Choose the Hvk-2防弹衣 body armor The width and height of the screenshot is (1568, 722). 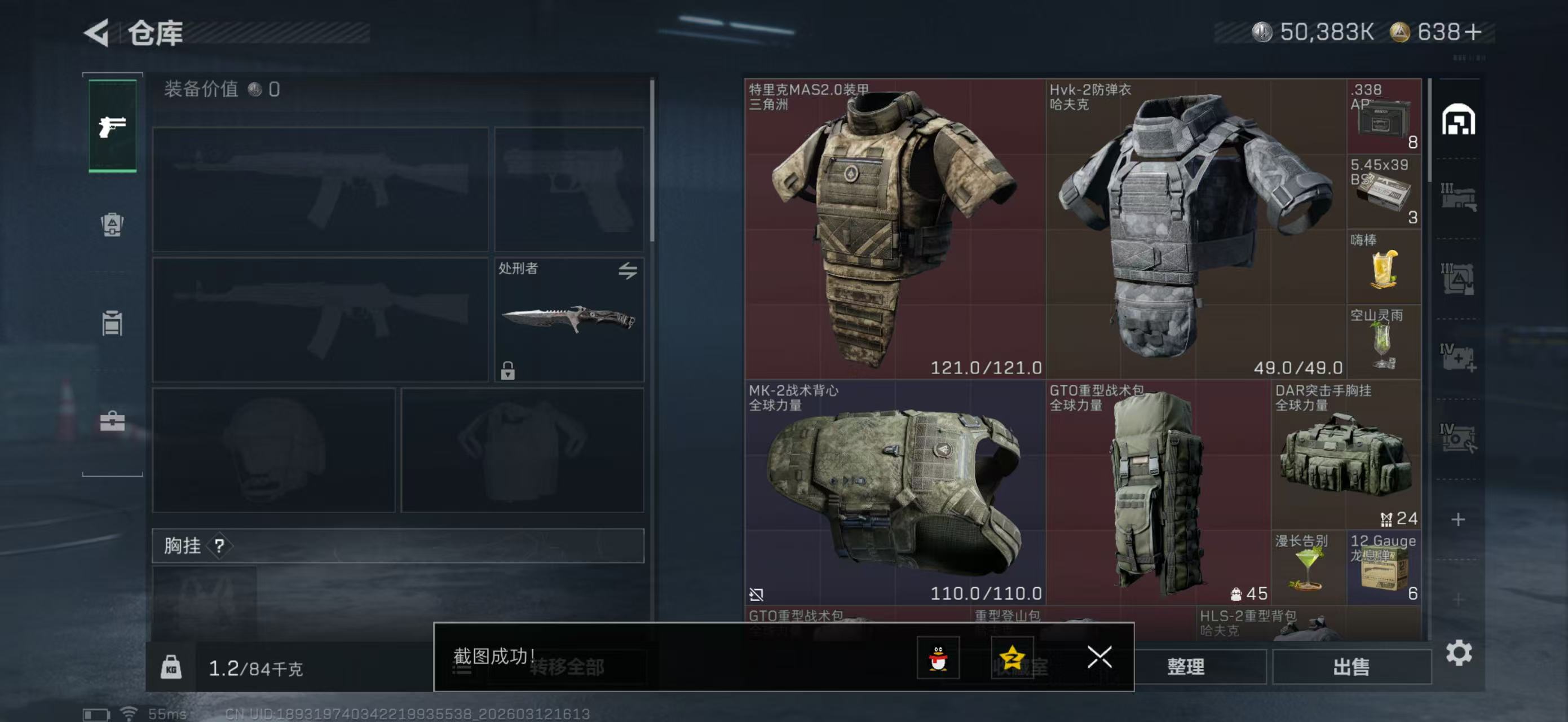coord(1195,228)
